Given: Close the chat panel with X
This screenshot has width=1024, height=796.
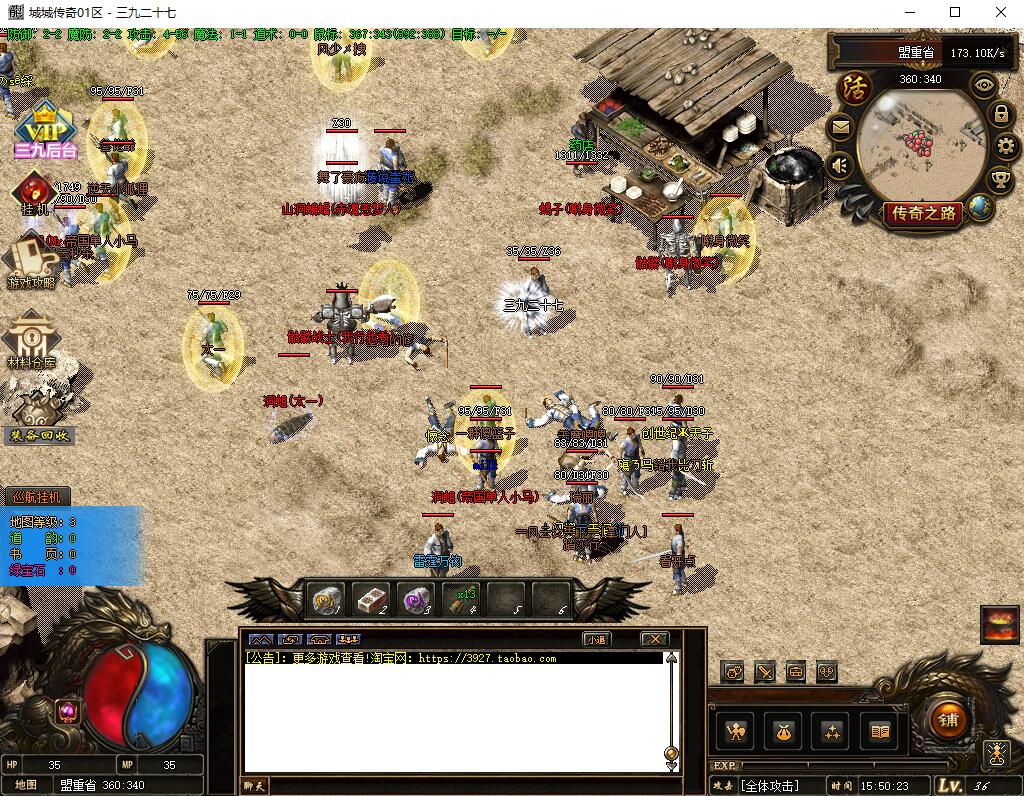Looking at the screenshot, I should pyautogui.click(x=654, y=639).
